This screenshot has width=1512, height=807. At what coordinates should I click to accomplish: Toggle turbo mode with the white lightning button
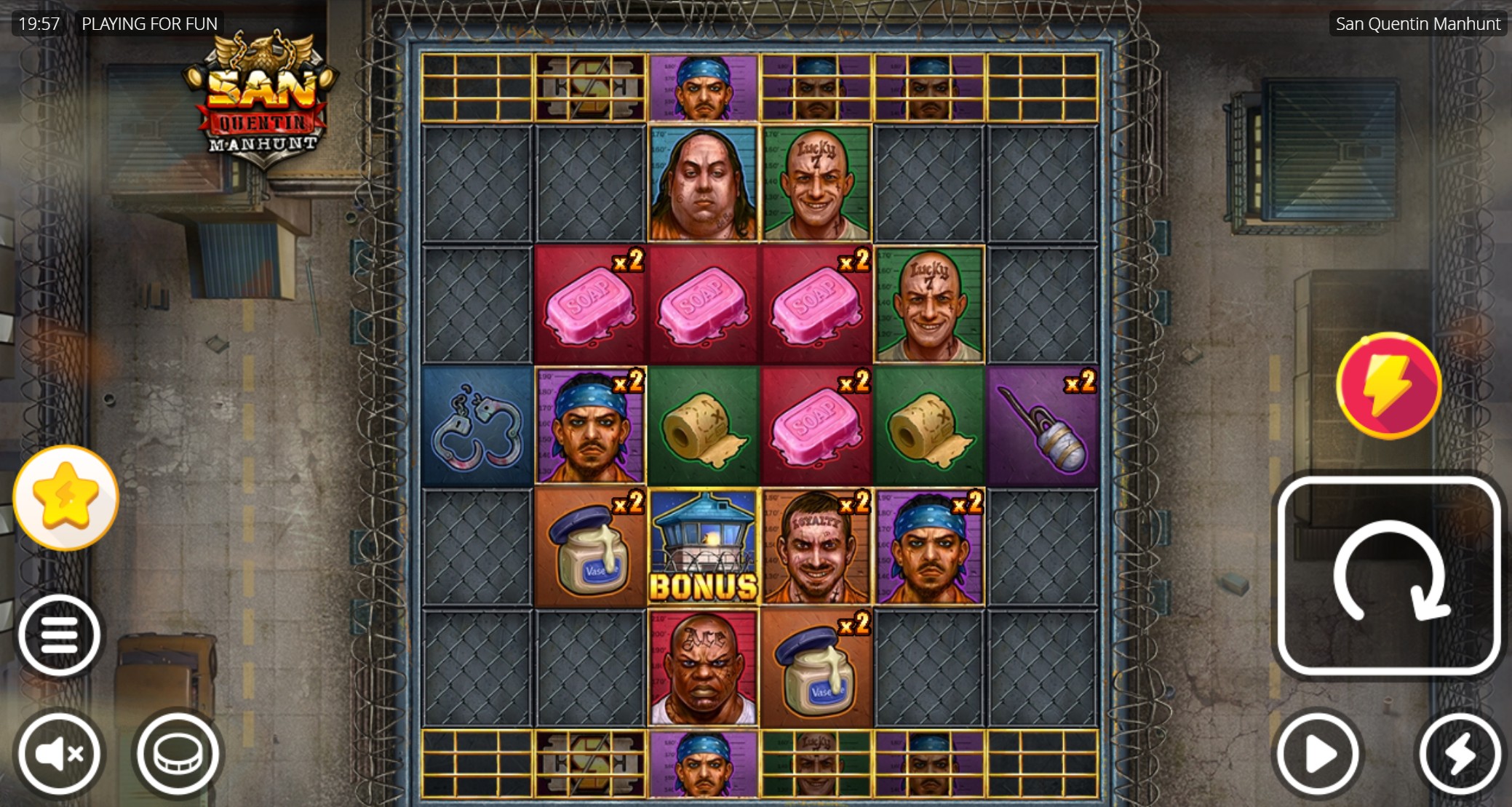1458,754
